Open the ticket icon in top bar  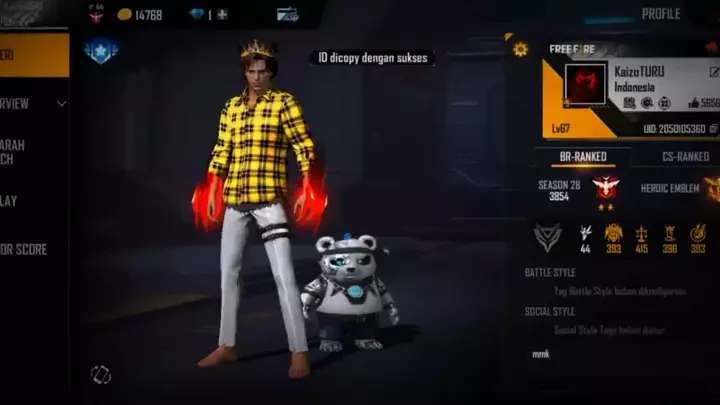point(287,15)
